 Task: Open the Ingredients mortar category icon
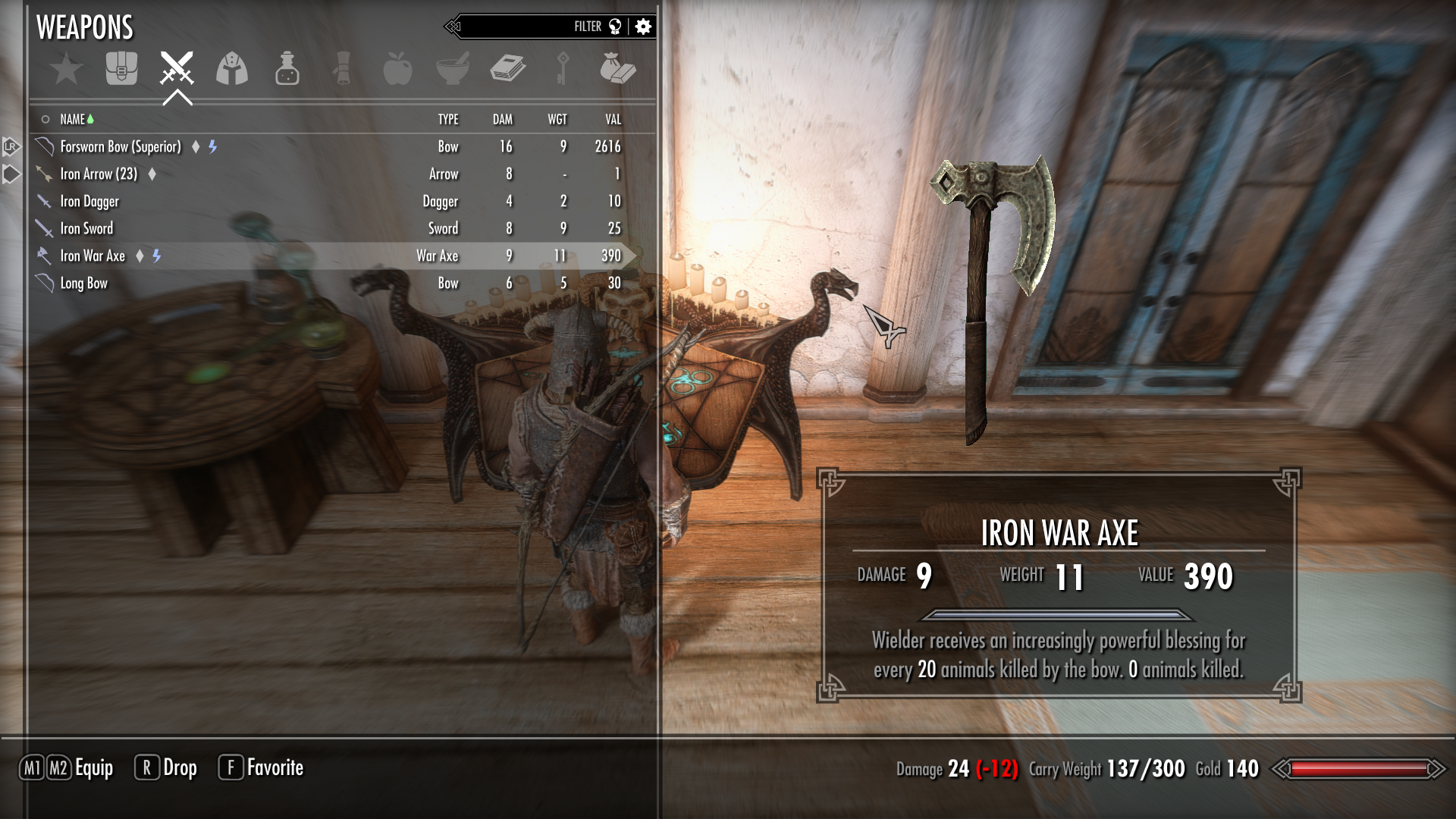[452, 68]
